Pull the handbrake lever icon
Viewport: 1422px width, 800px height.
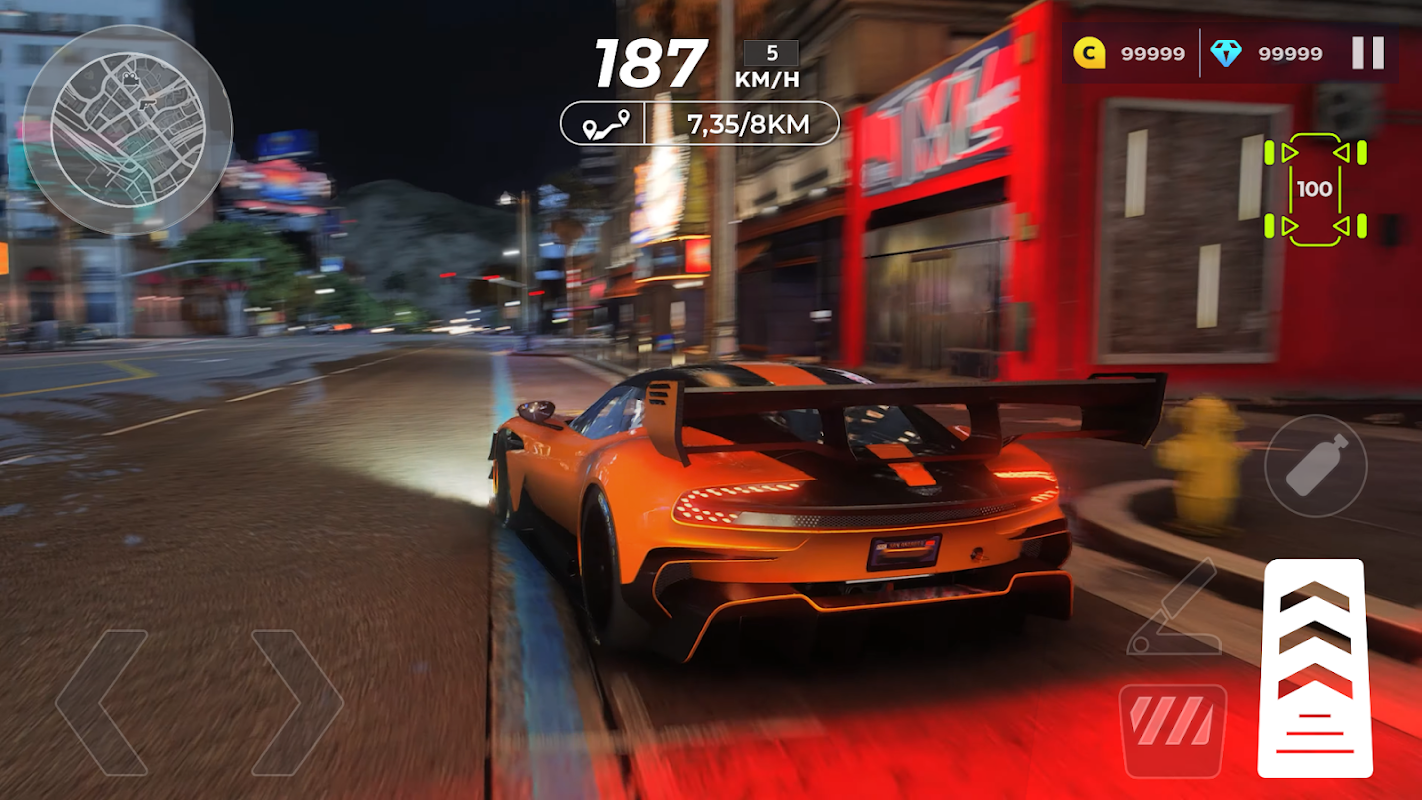click(1172, 608)
